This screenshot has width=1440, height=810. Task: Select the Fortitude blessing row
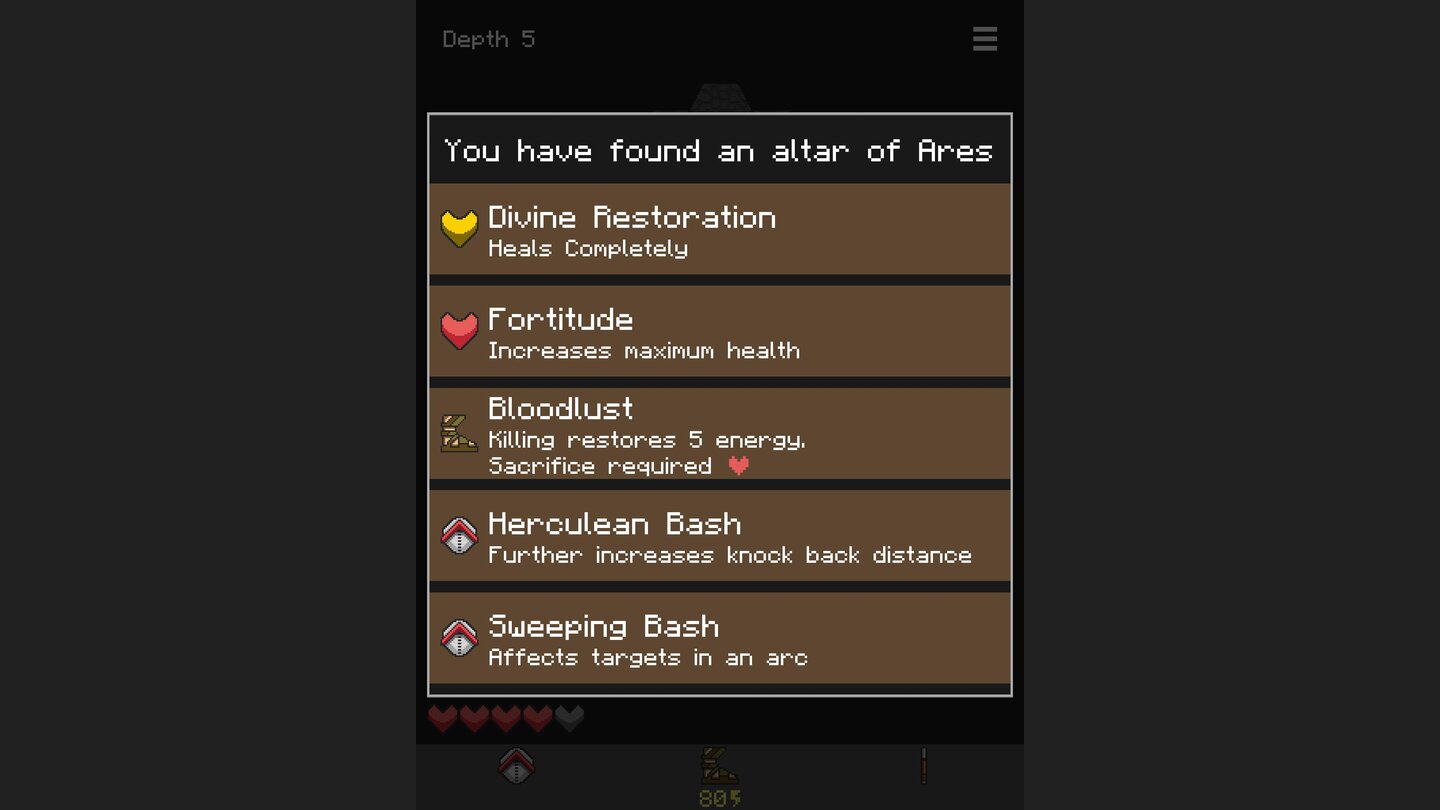[x=719, y=330]
